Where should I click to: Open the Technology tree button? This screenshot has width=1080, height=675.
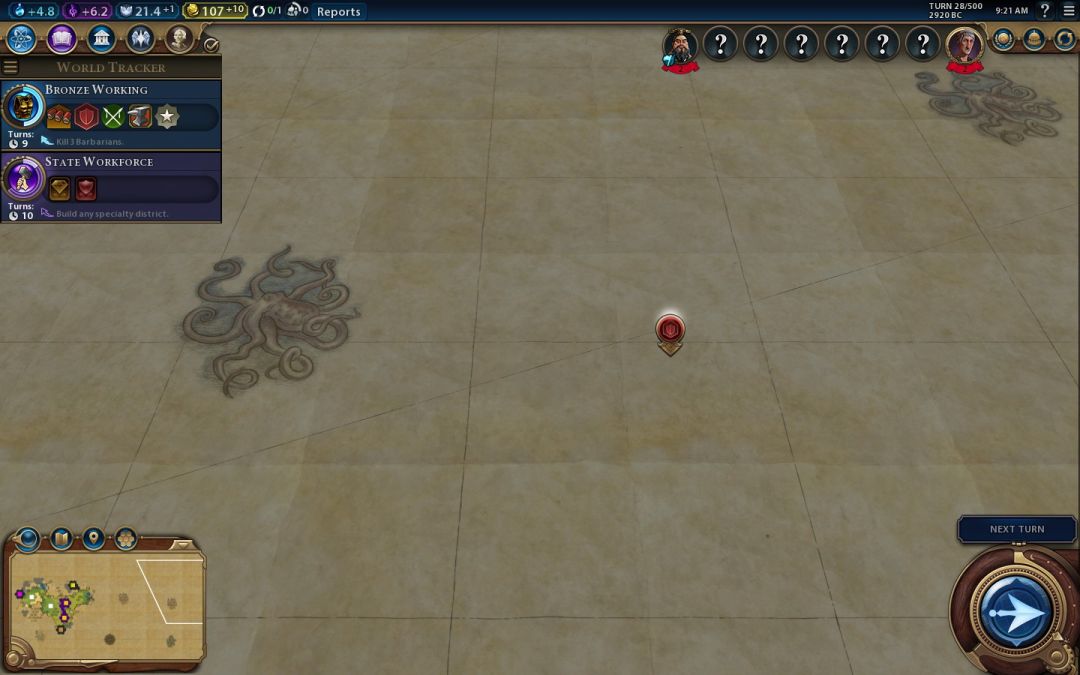(x=22, y=39)
